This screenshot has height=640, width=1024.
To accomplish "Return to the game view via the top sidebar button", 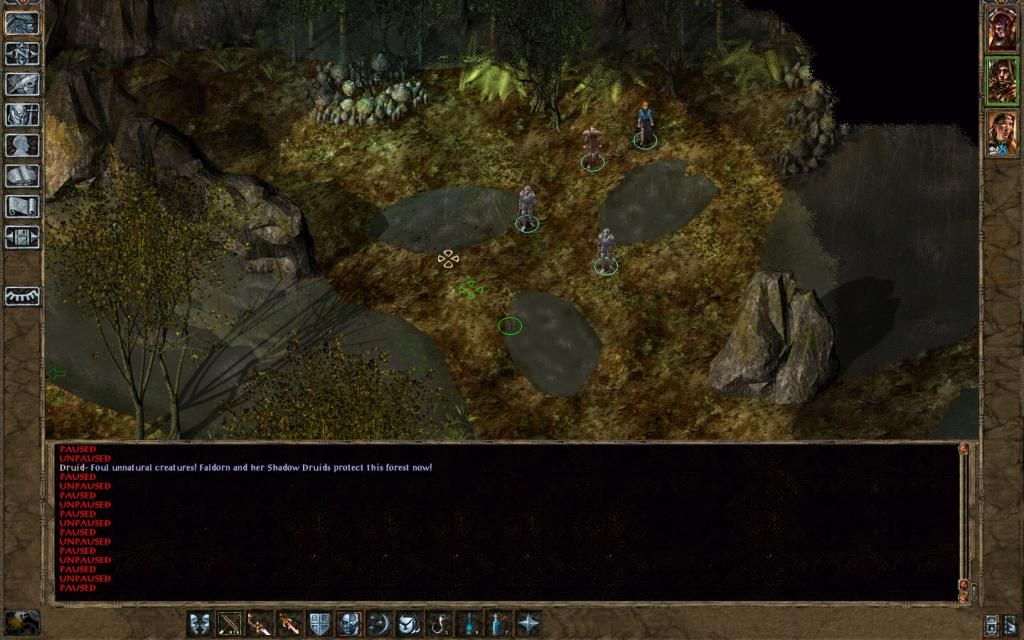I will coord(22,22).
